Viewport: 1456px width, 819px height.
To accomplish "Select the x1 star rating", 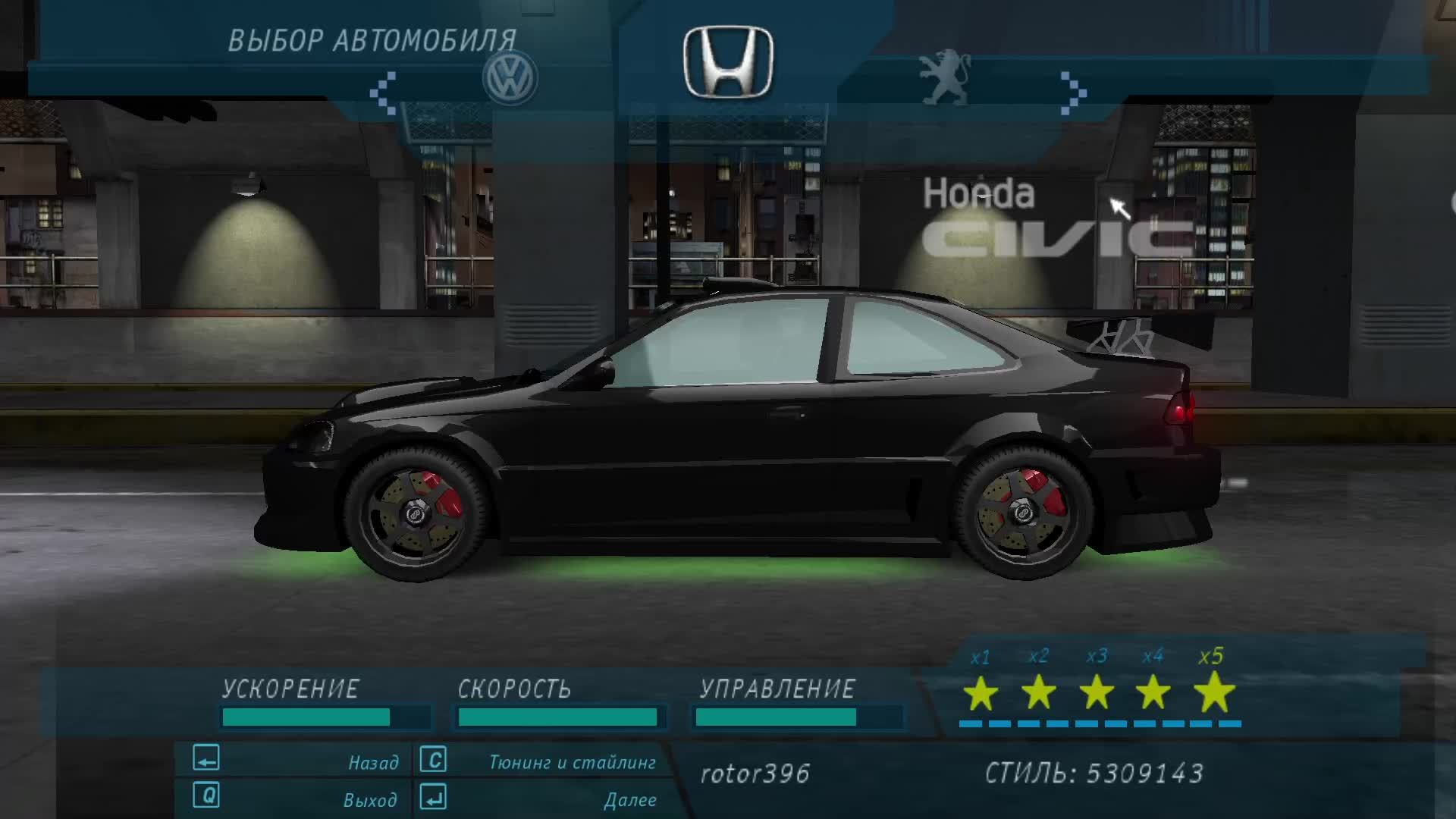I will click(x=980, y=693).
